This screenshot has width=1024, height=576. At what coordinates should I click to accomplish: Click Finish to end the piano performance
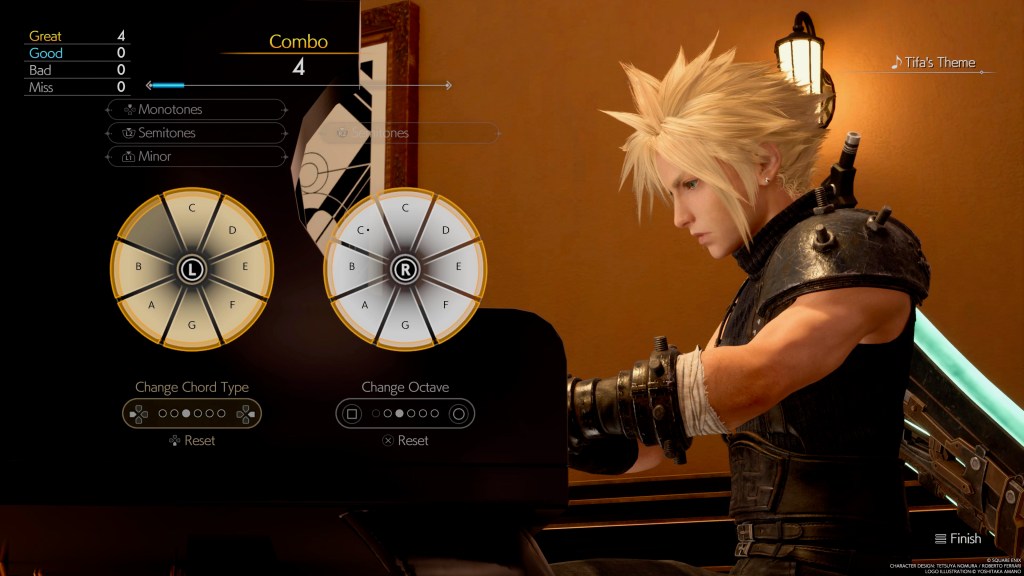click(x=957, y=539)
